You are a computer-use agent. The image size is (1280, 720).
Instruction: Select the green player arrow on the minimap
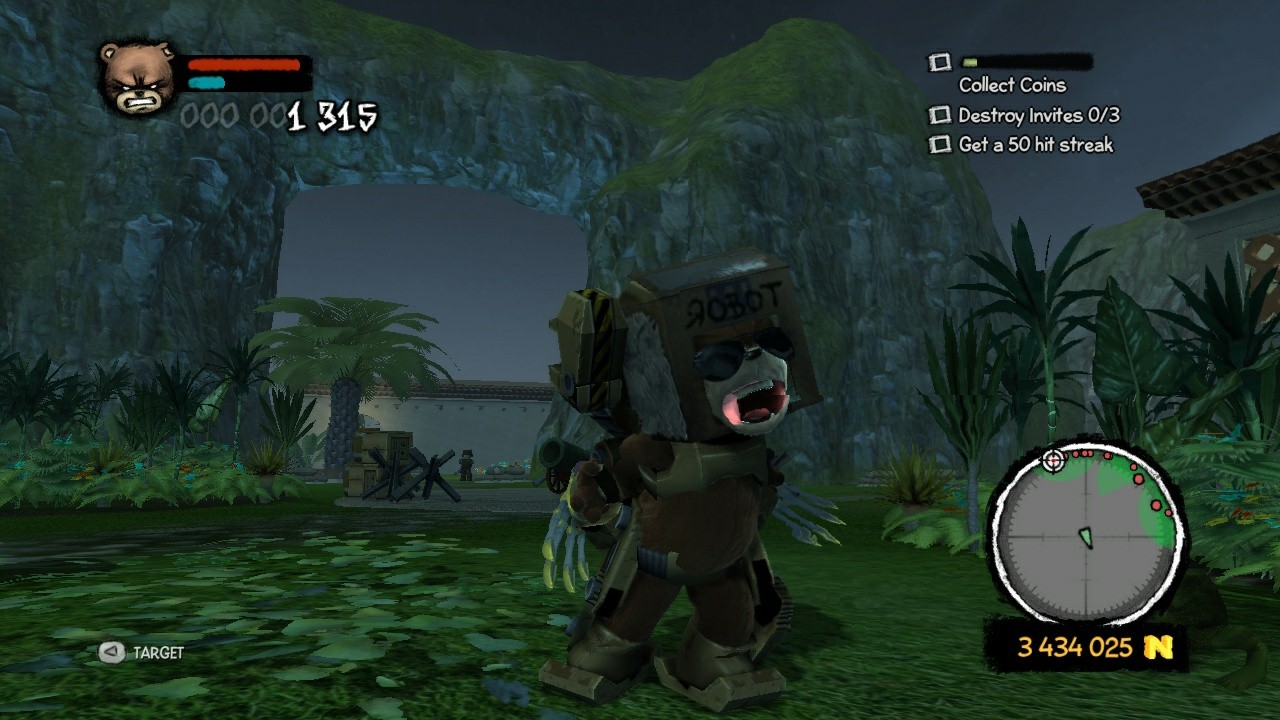coord(1085,535)
